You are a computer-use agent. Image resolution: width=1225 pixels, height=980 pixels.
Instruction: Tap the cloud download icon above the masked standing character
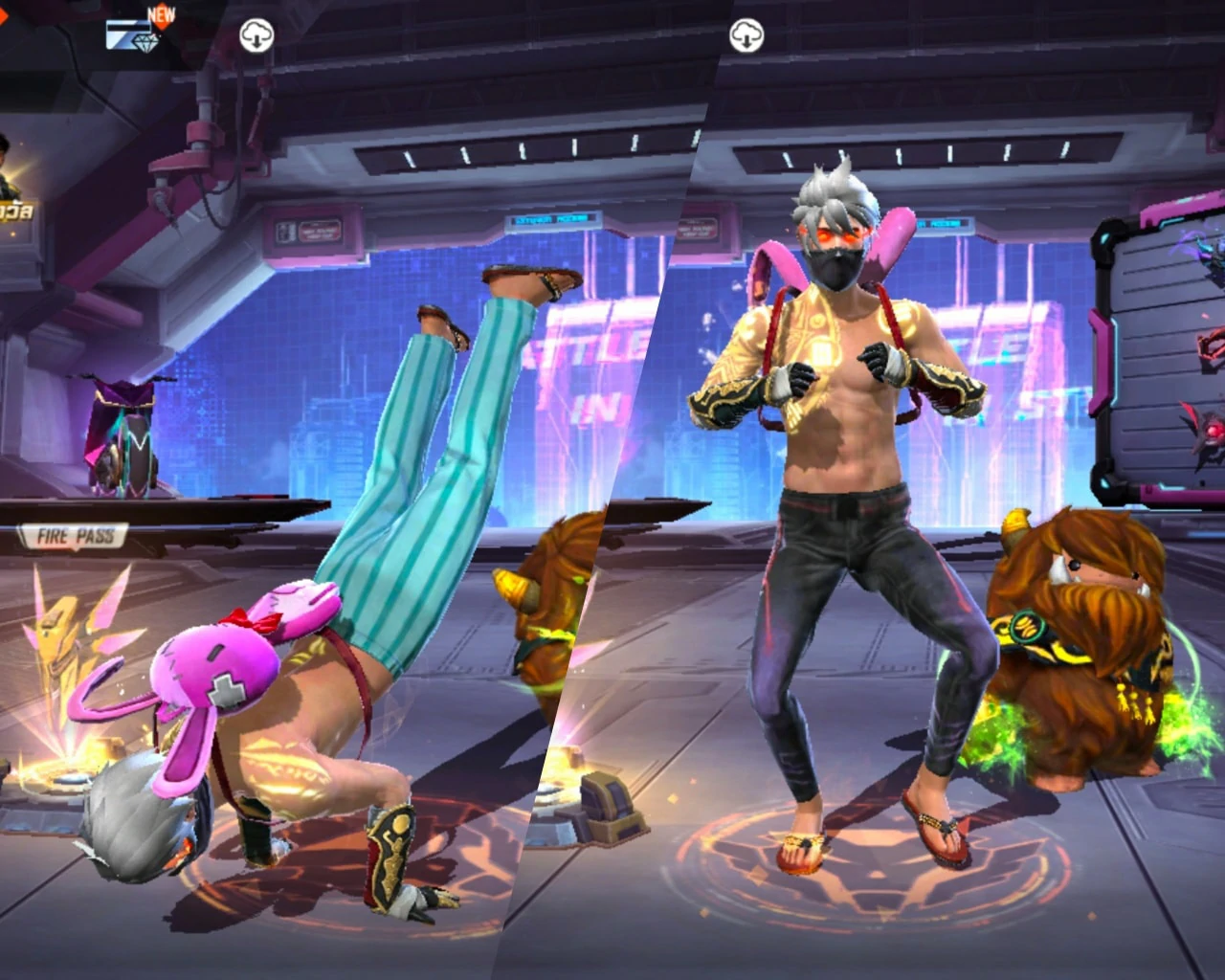pos(746,36)
